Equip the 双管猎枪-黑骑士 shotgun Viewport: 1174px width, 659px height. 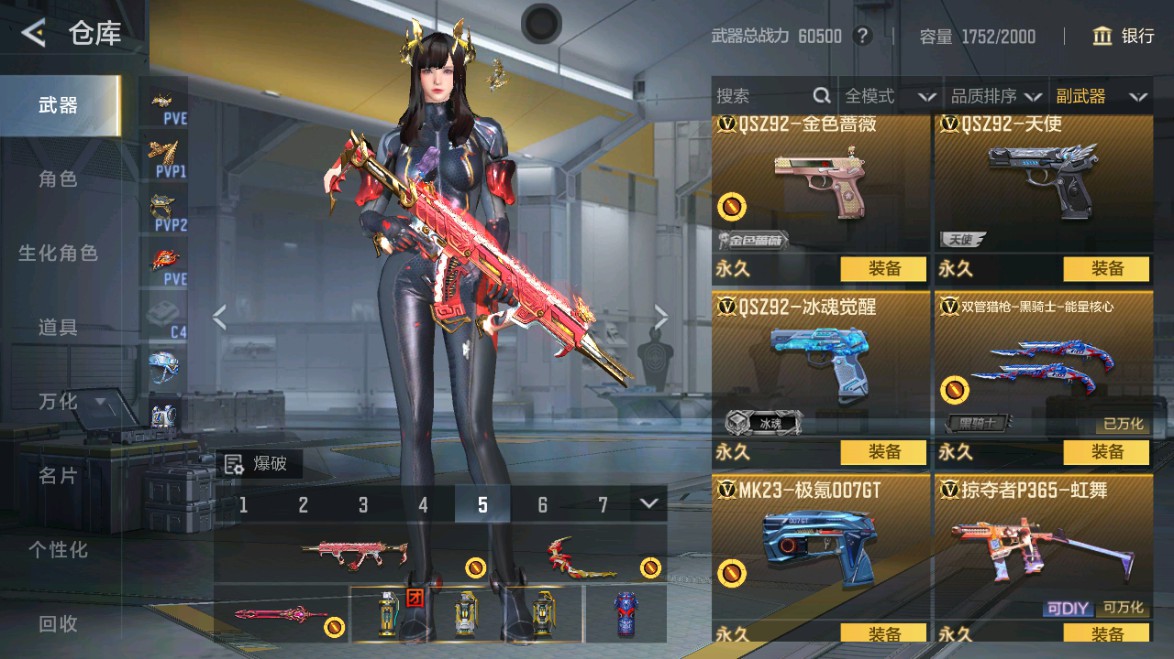1107,452
